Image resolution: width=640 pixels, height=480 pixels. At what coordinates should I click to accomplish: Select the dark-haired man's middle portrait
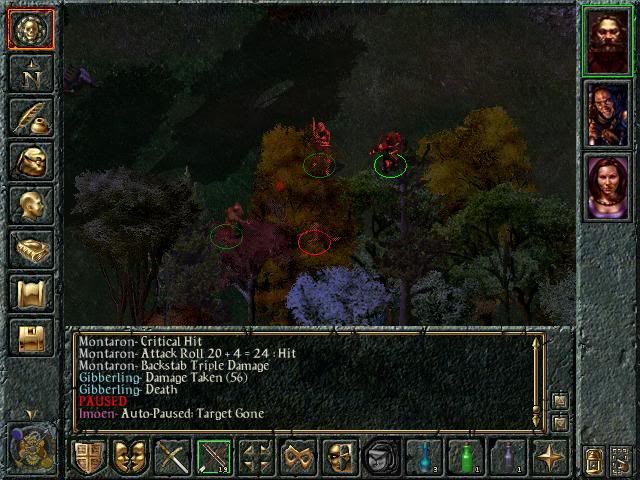click(608, 113)
